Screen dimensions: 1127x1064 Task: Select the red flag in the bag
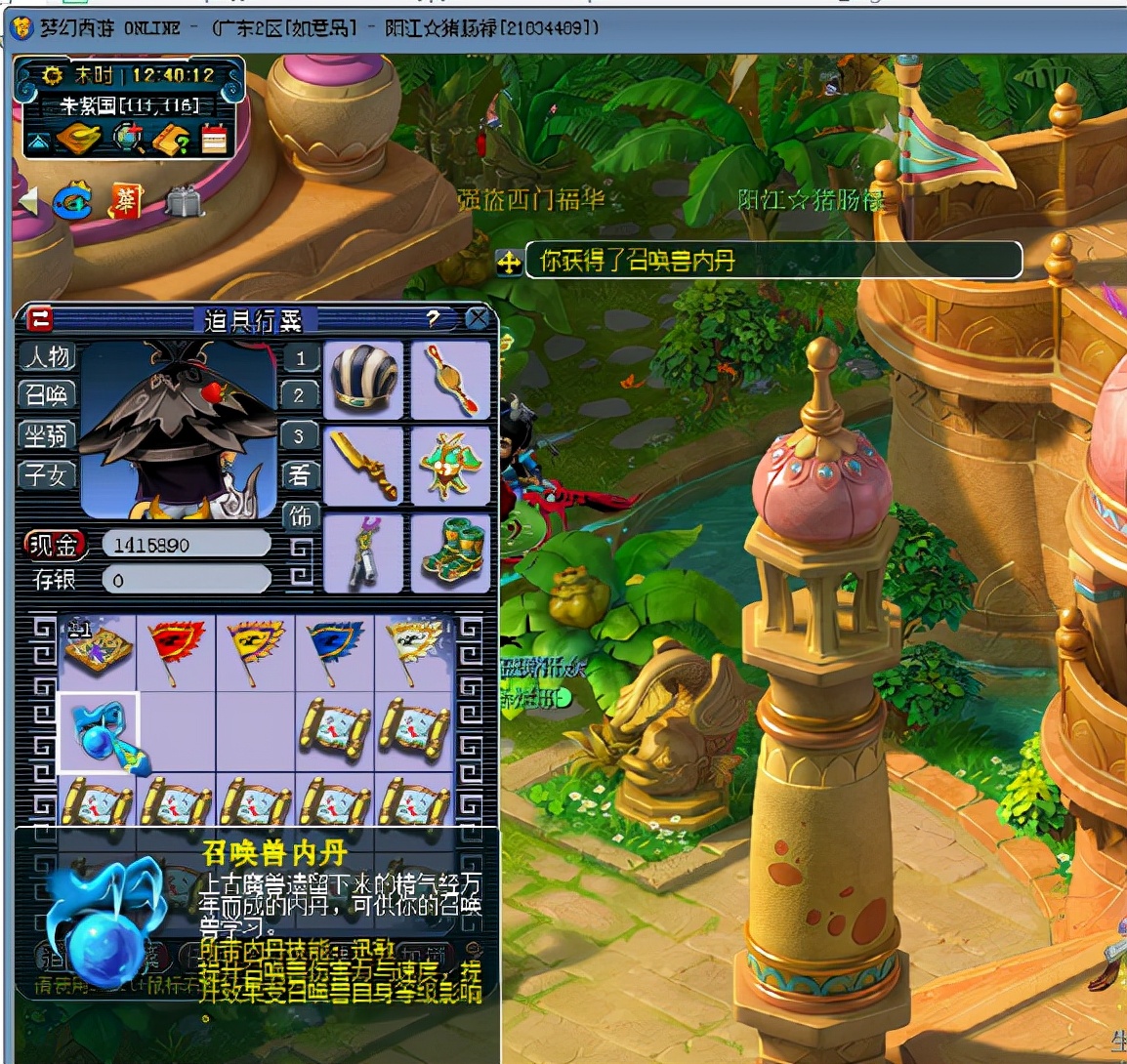tap(176, 649)
